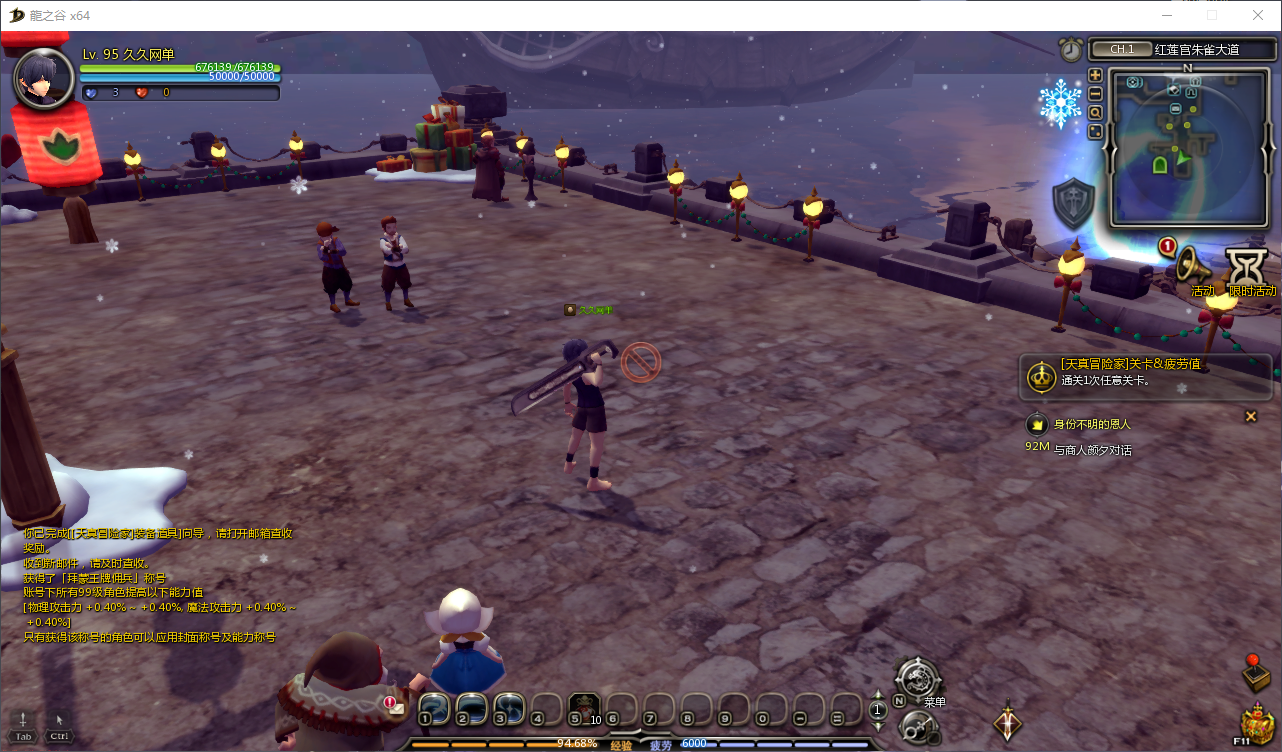Open the F11 treasure chest icon
1282x752 pixels.
1255,722
